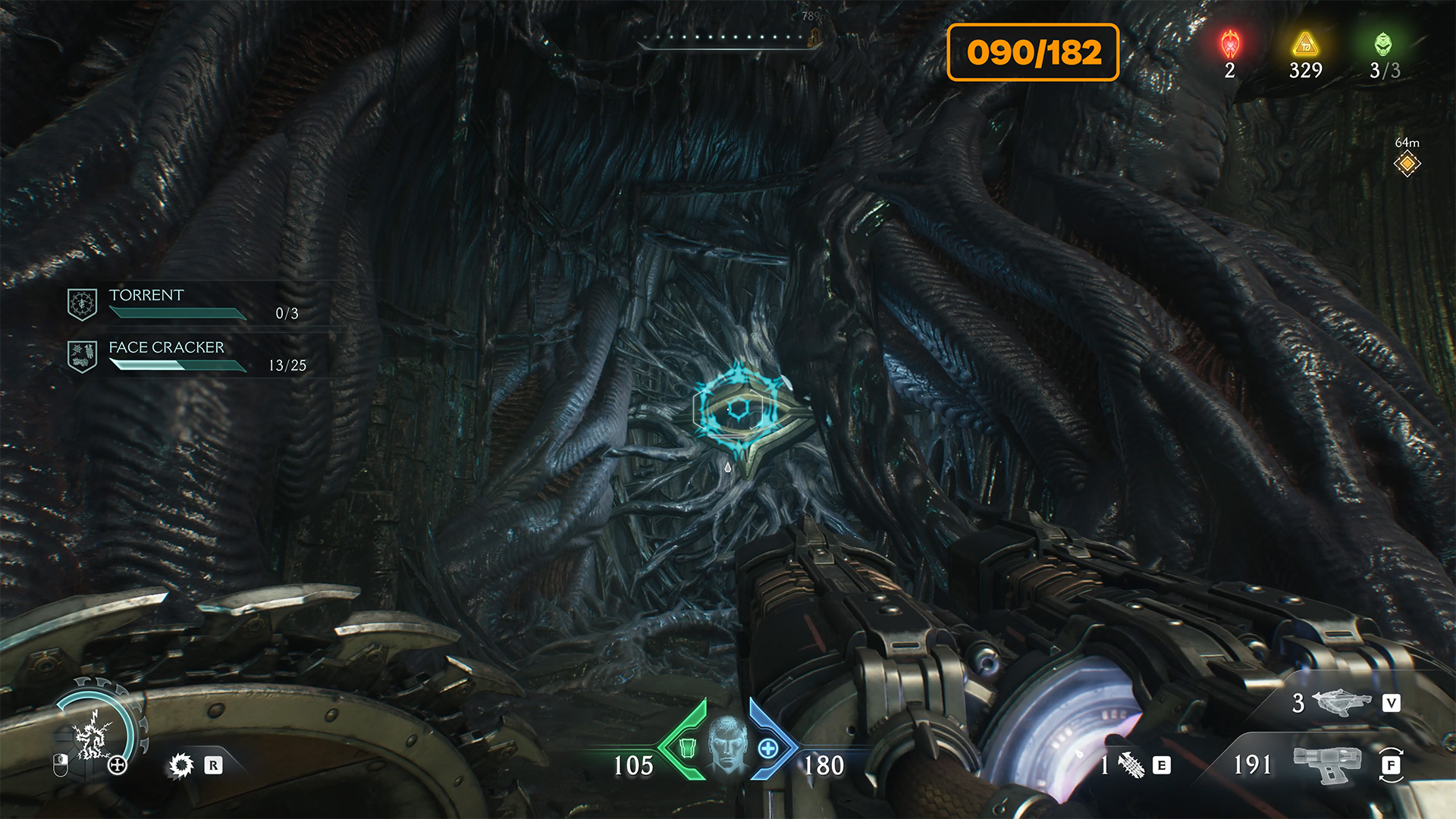The width and height of the screenshot is (1456, 819).
Task: Click the compass bar at the top
Action: [728, 38]
